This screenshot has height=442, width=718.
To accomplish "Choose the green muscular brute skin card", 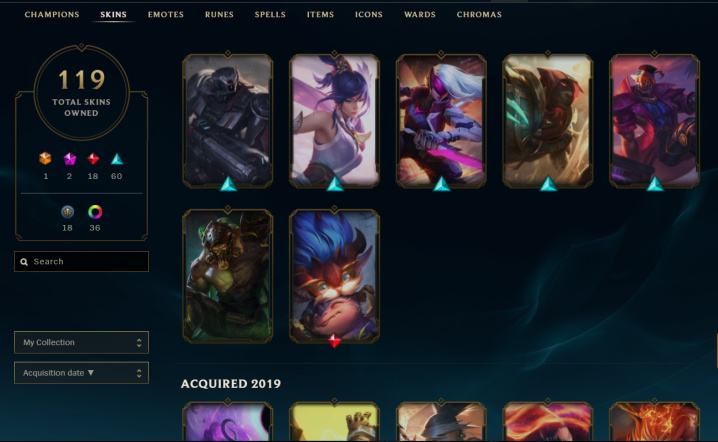I will [x=227, y=275].
